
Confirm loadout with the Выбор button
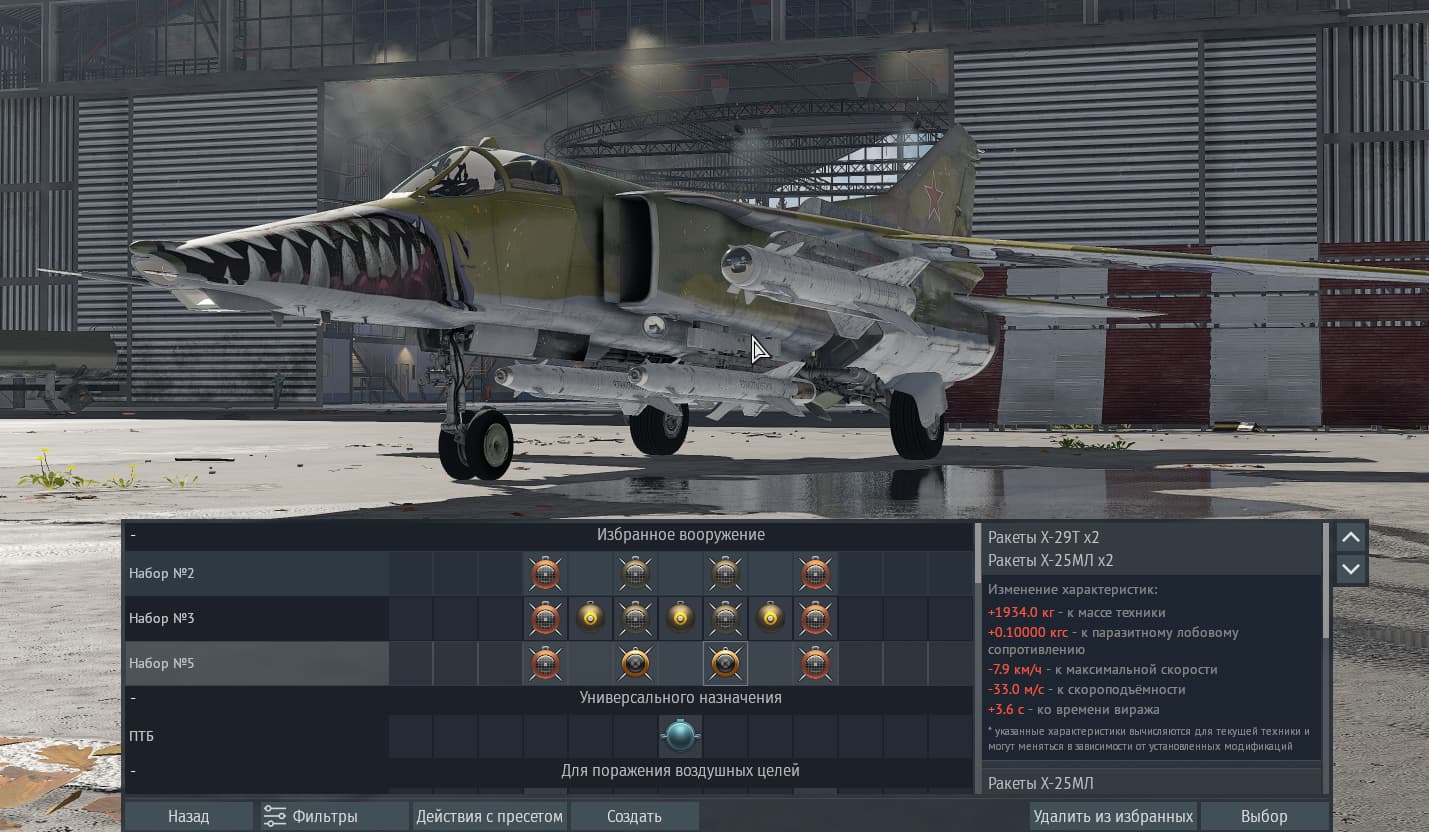[x=1264, y=816]
